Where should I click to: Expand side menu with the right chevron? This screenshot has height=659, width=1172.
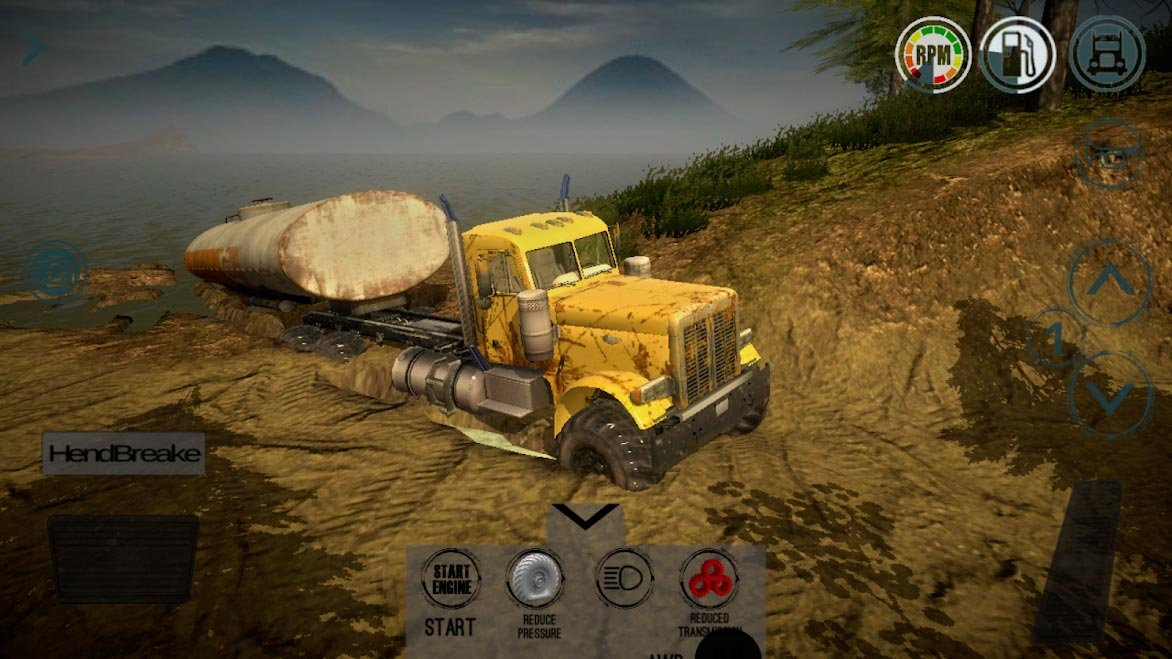tap(33, 48)
